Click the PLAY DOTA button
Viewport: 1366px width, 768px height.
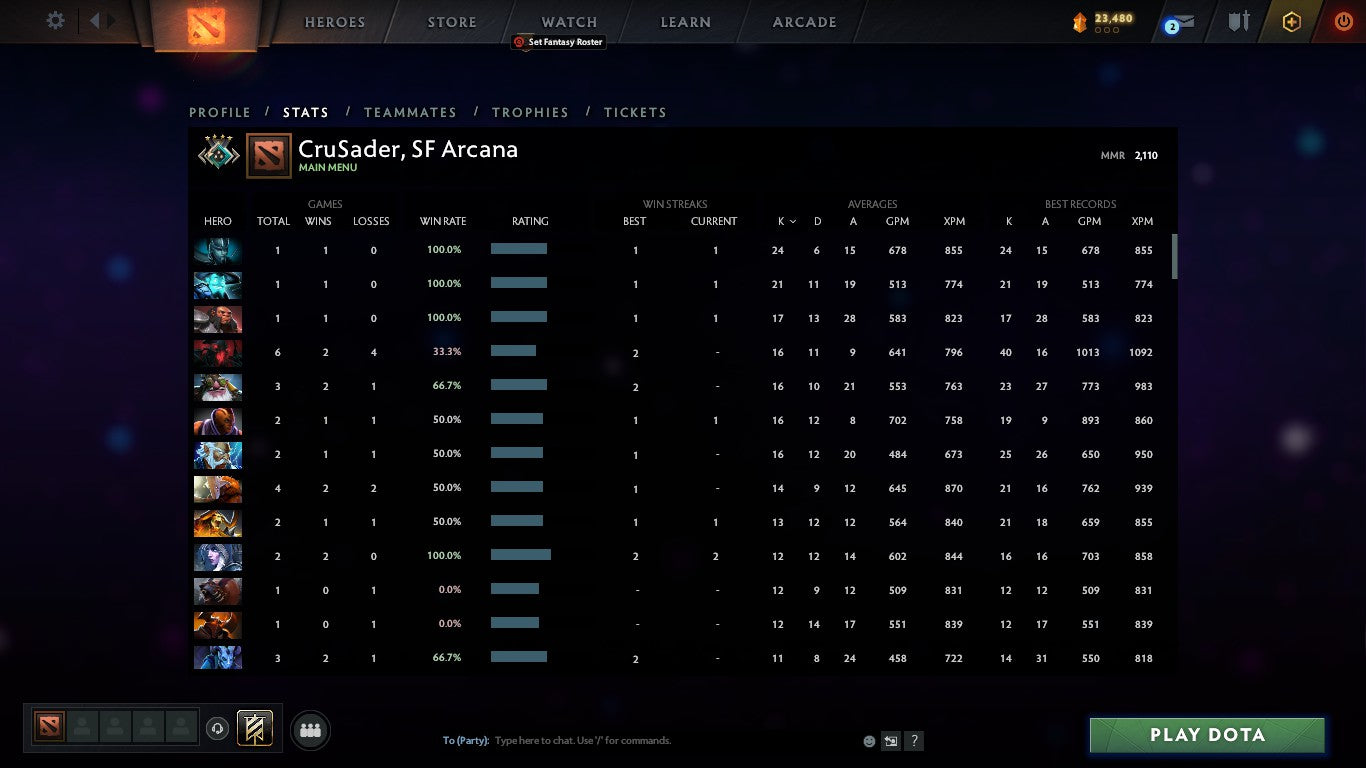1206,735
